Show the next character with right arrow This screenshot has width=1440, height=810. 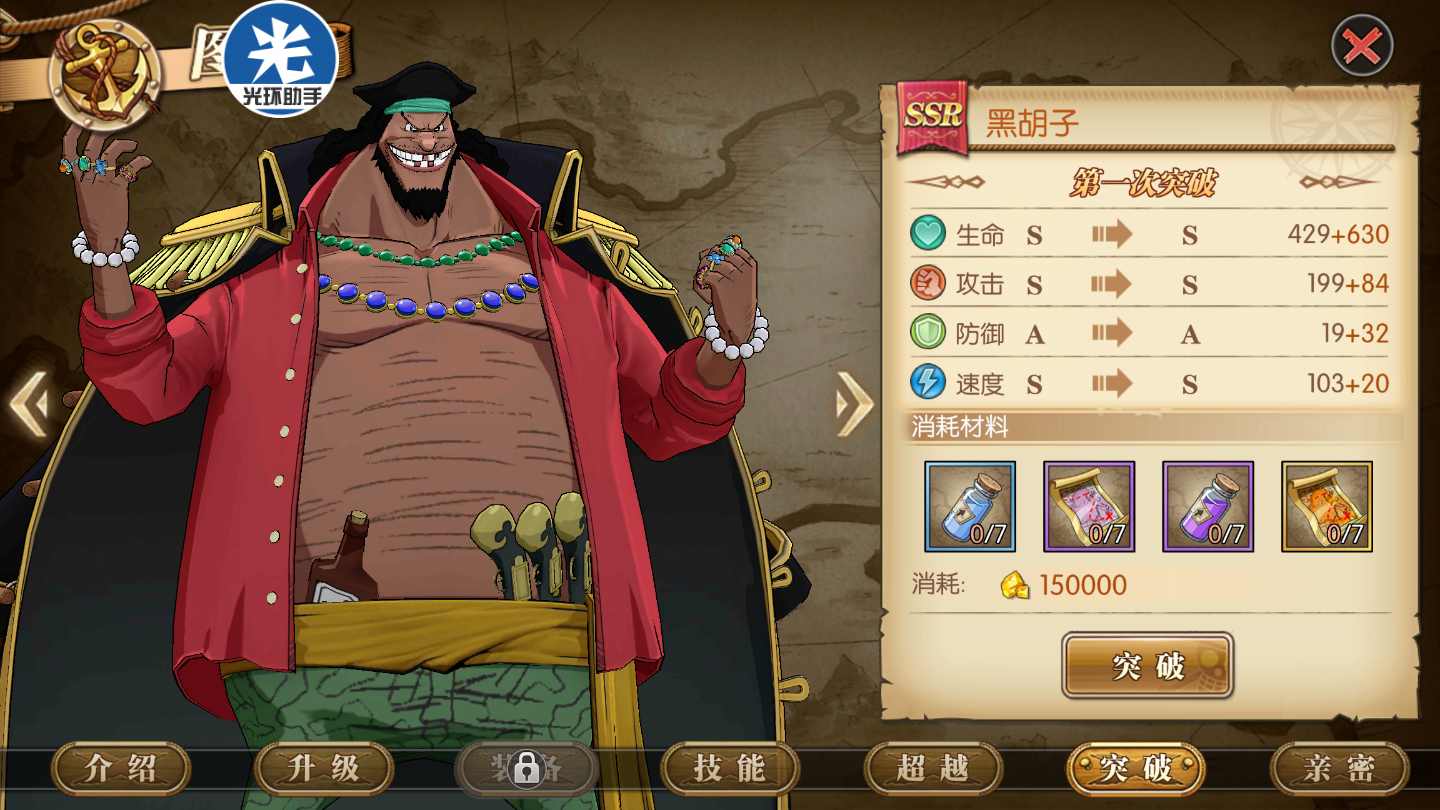point(853,403)
